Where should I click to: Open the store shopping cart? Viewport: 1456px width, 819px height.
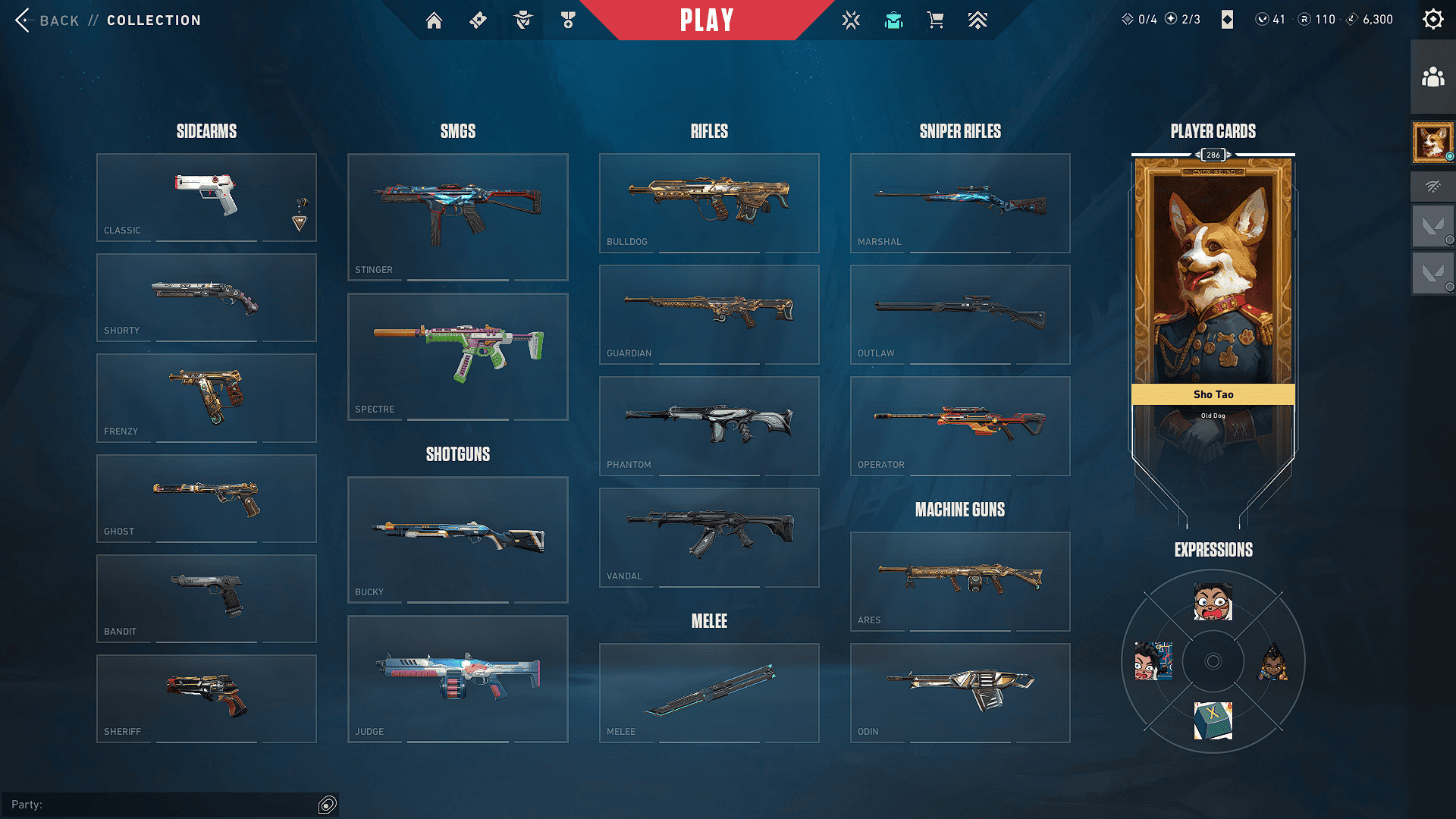(936, 20)
